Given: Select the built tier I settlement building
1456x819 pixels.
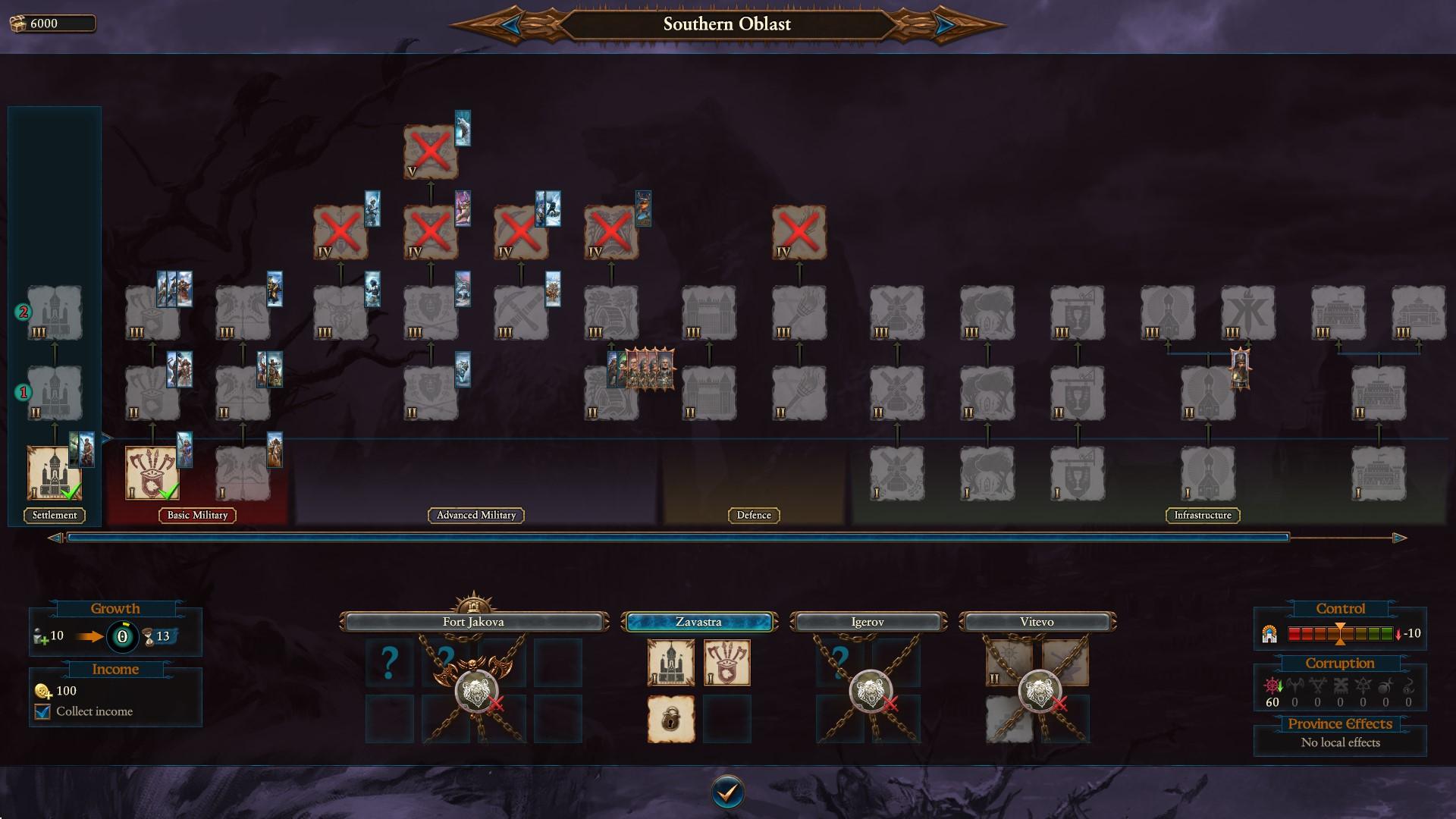Looking at the screenshot, I should pyautogui.click(x=54, y=472).
